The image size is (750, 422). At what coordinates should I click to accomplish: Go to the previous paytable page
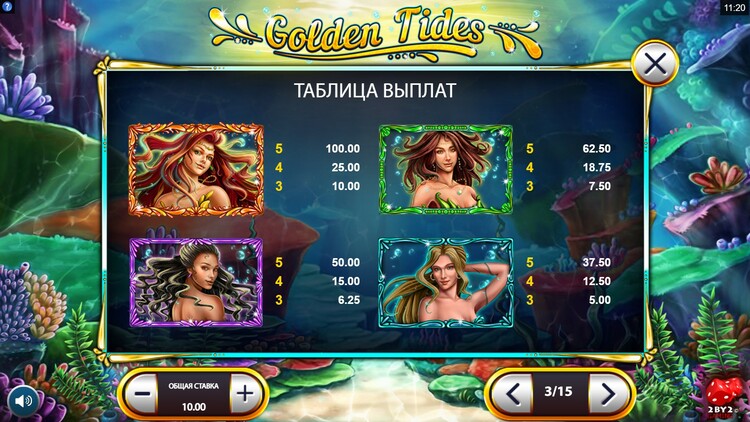pos(514,394)
